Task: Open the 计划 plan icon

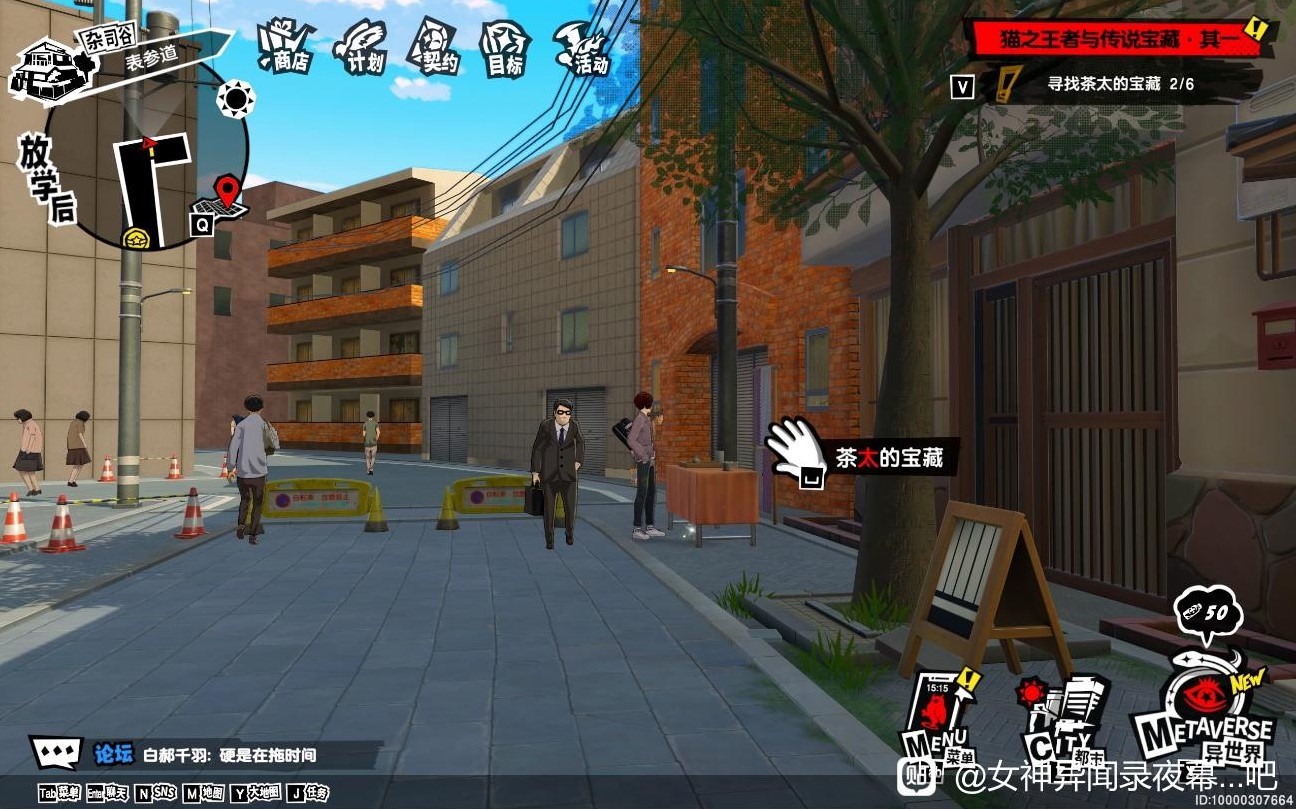Action: coord(361,46)
